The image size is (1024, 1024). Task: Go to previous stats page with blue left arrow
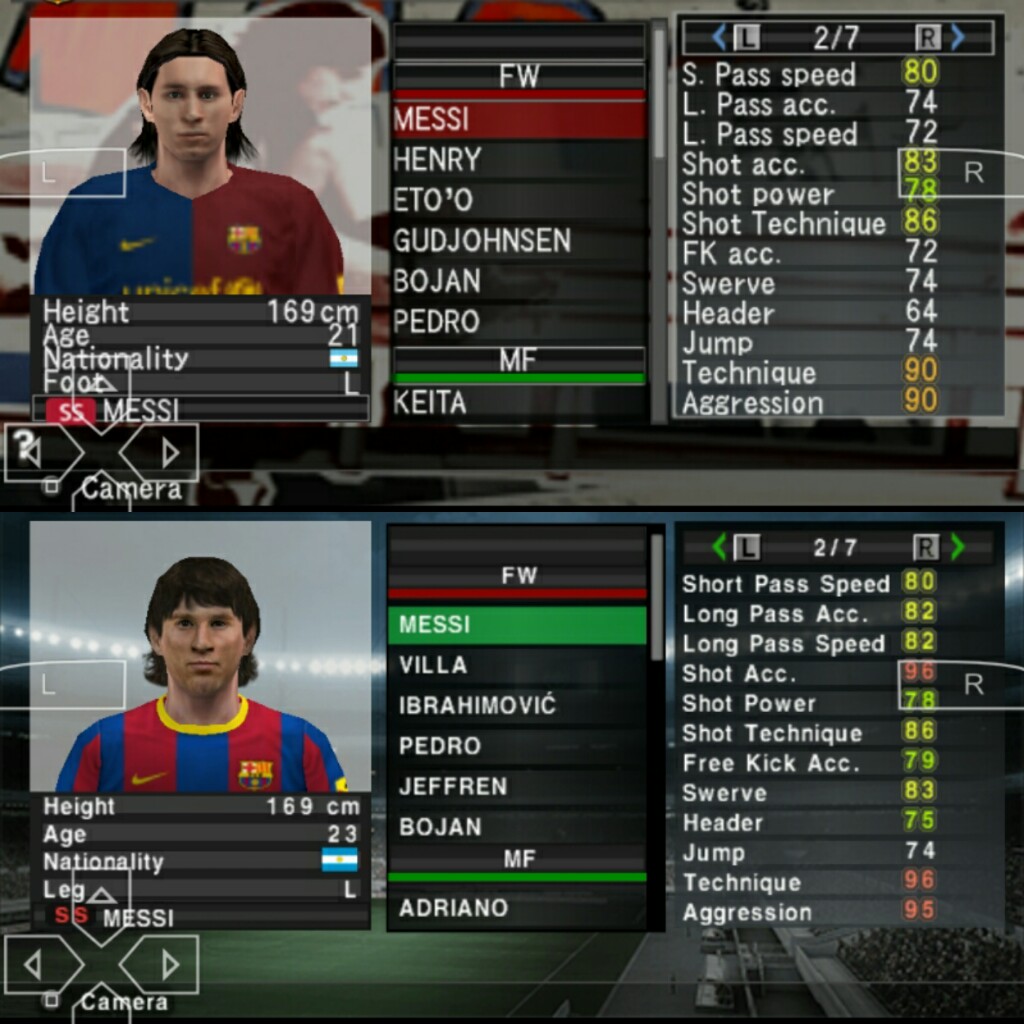click(719, 38)
